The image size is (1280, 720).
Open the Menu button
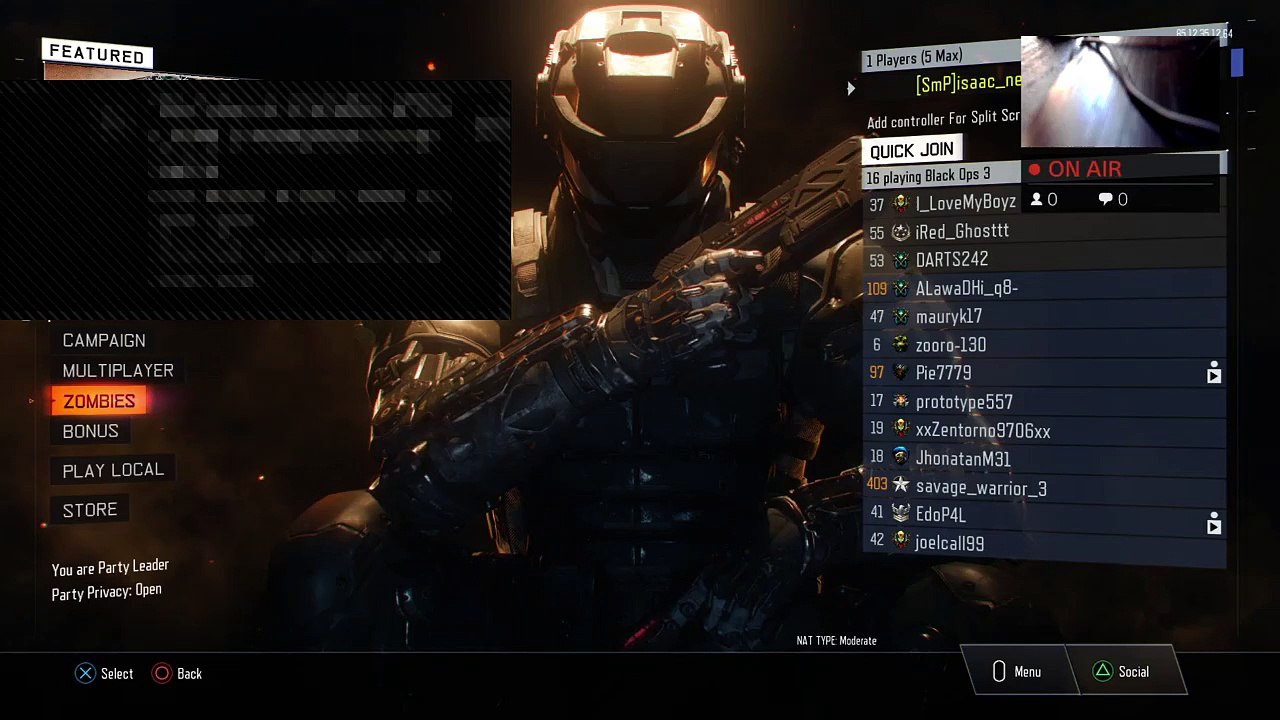coord(1016,672)
